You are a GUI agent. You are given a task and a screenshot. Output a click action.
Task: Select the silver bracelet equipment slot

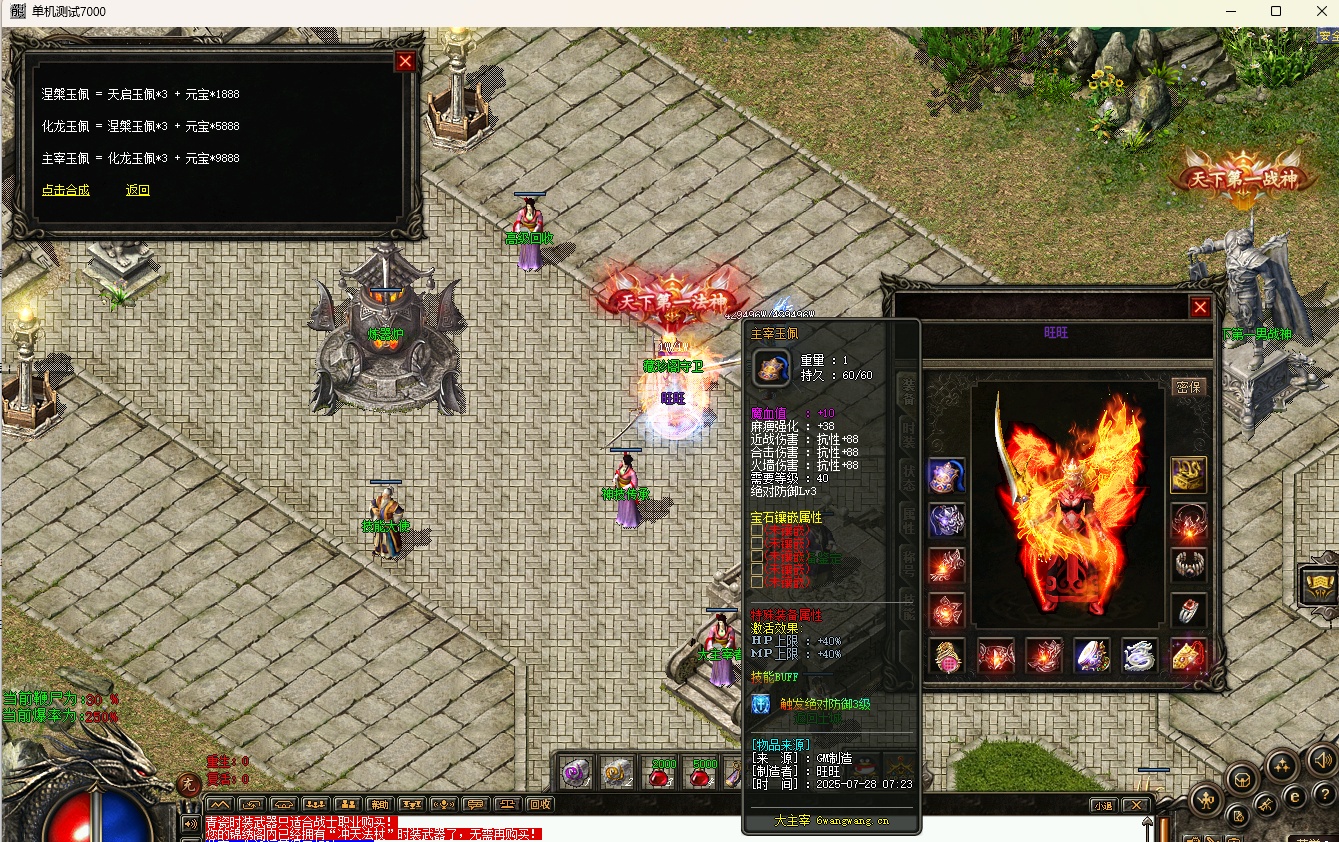point(1189,565)
